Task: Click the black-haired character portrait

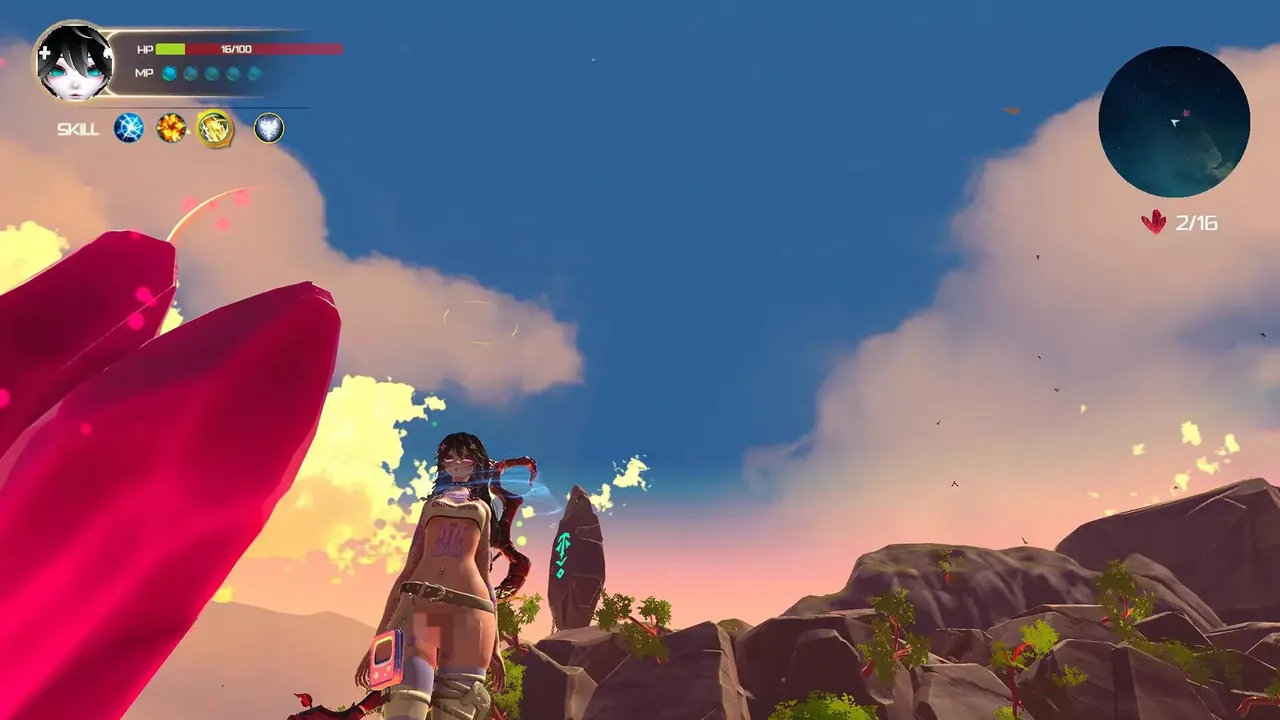Action: click(x=75, y=62)
